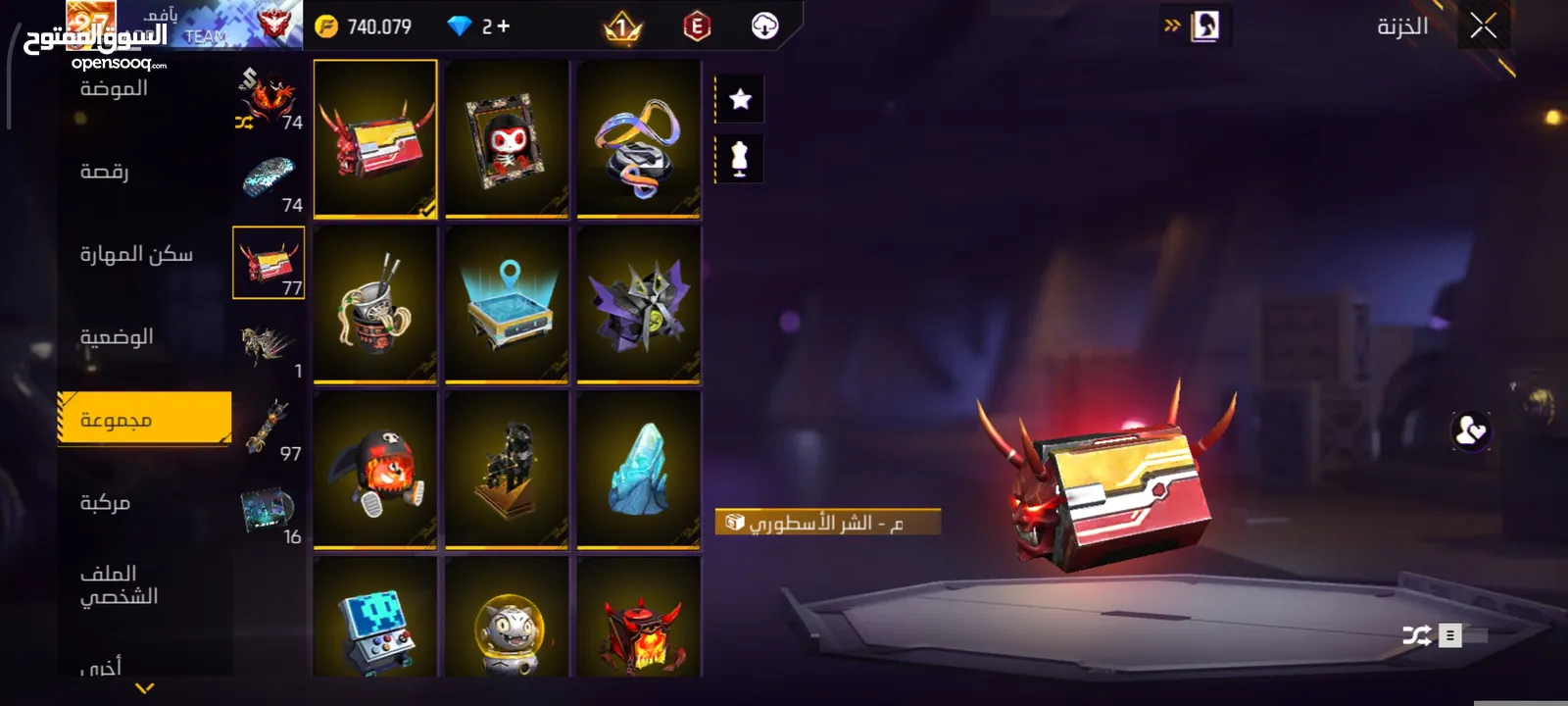
Task: Pick the noodle cup with chopsticks item
Action: 375,304
